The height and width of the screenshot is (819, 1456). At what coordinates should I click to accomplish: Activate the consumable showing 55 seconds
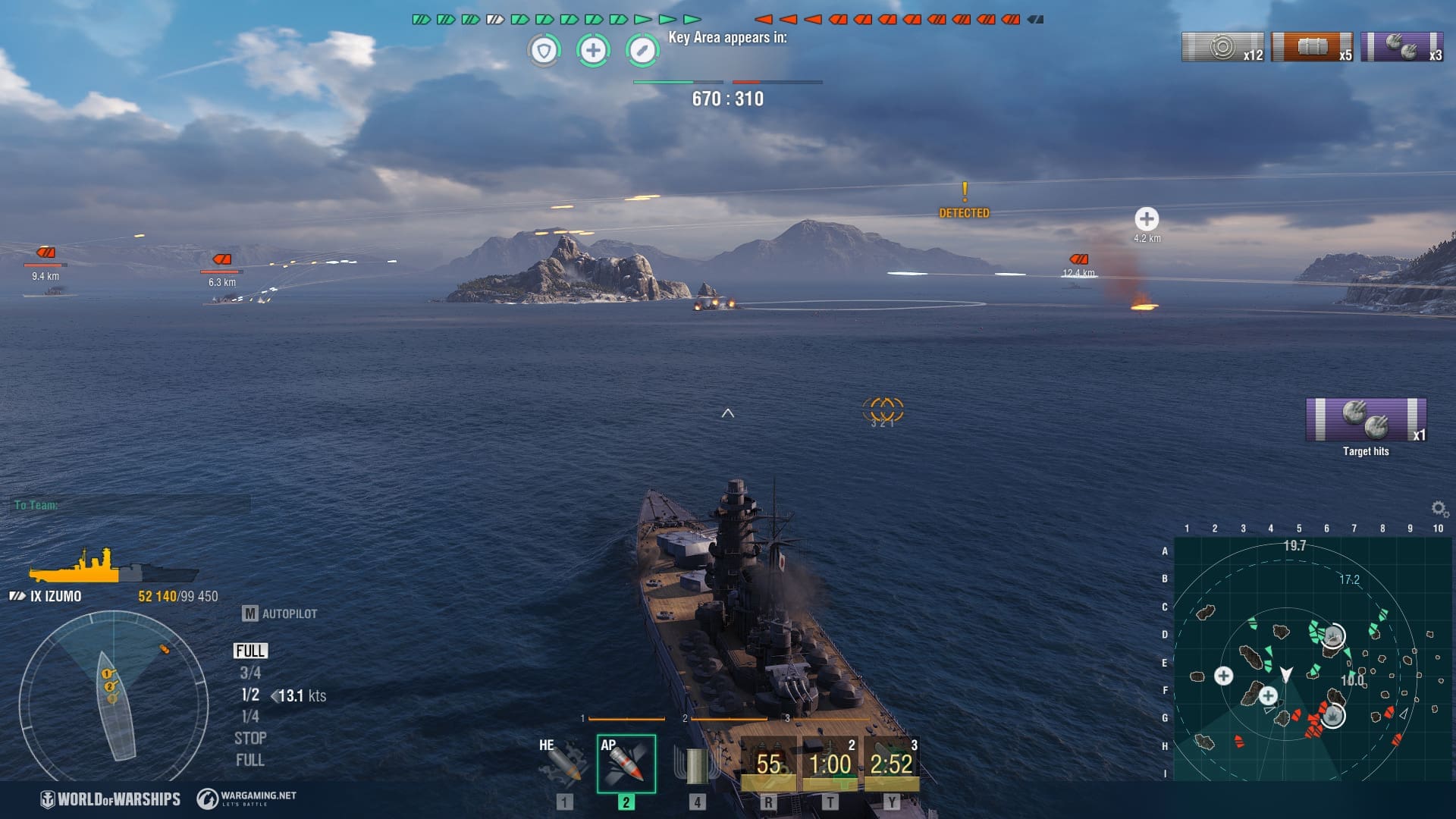[768, 764]
